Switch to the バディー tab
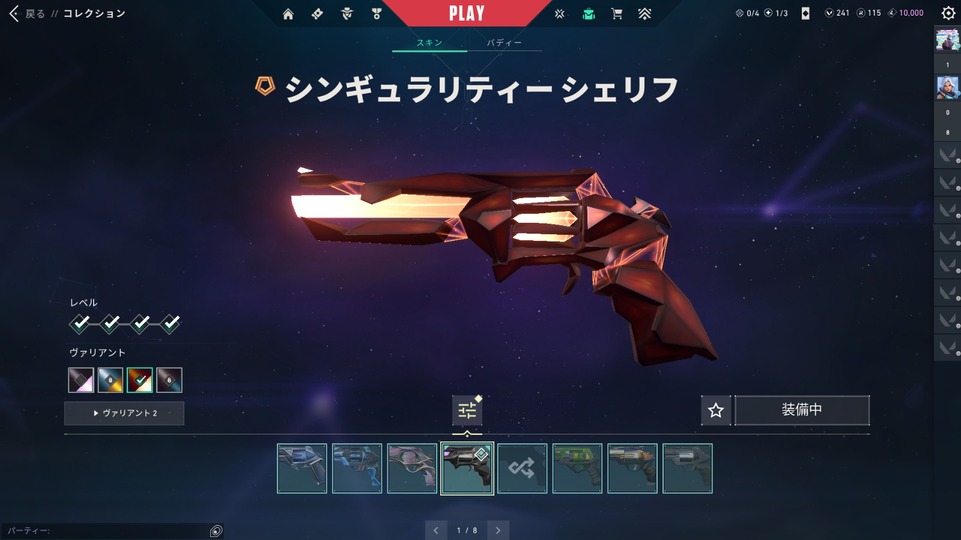 tap(505, 44)
